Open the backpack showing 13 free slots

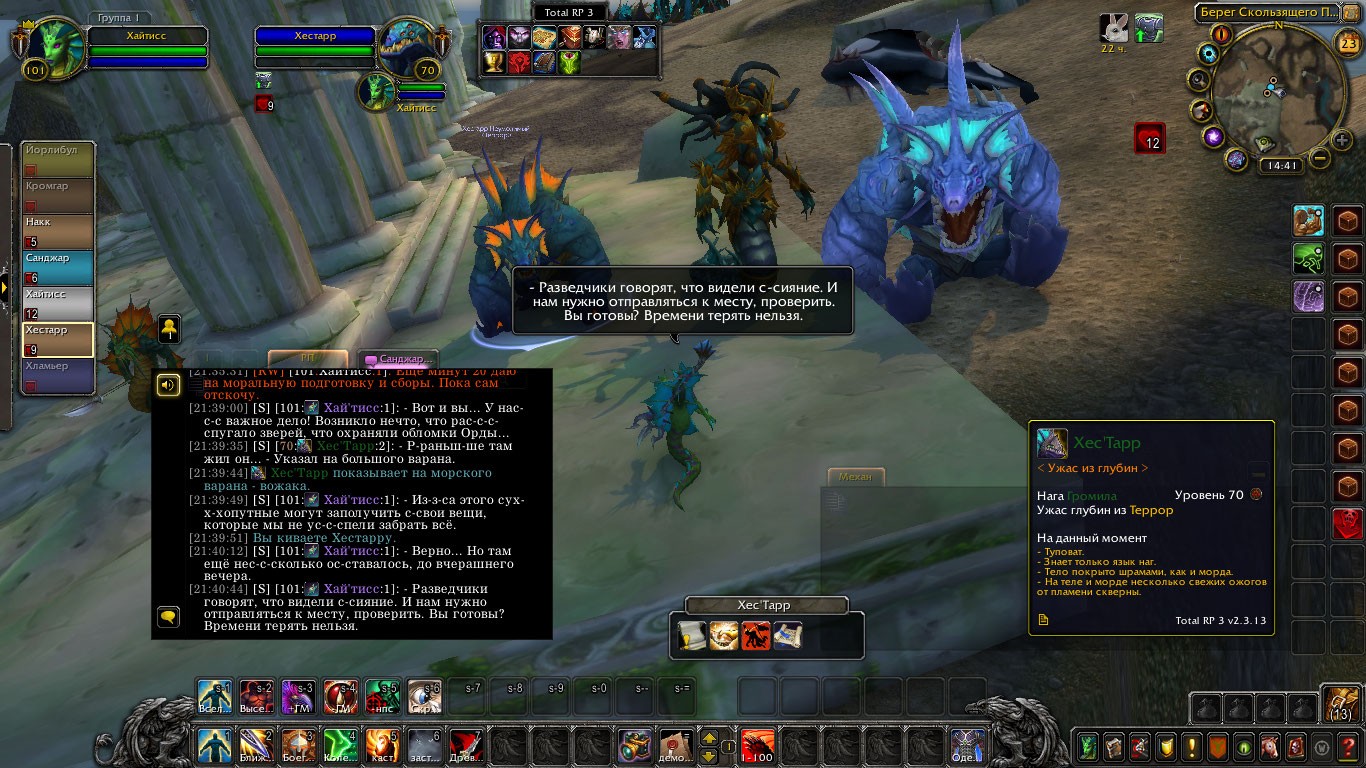click(1340, 704)
